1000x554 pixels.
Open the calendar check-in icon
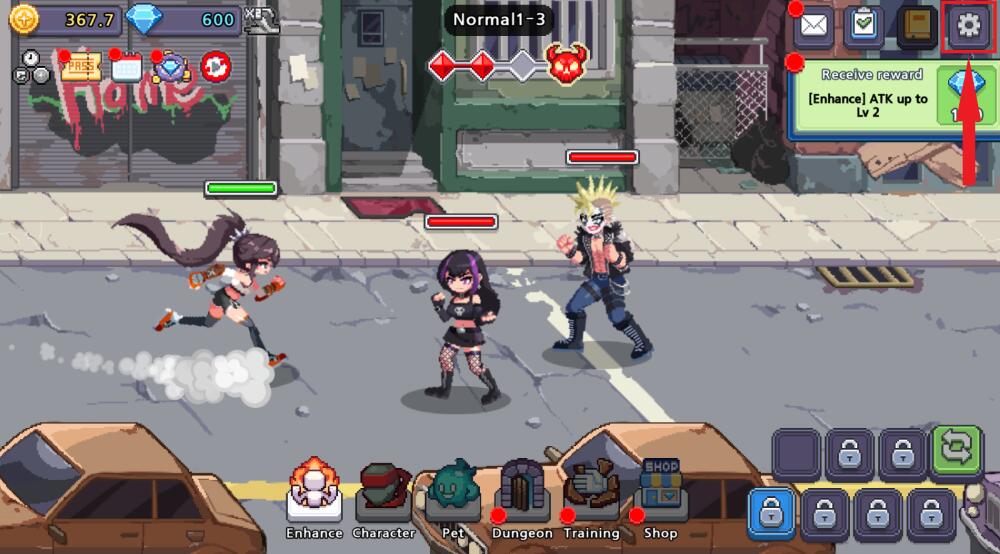coord(127,67)
